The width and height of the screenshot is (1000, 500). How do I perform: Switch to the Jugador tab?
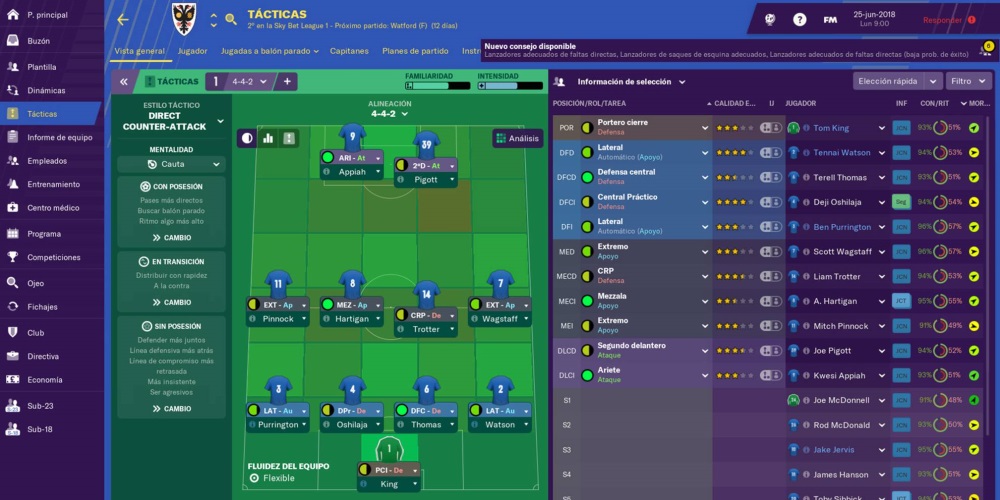[192, 51]
